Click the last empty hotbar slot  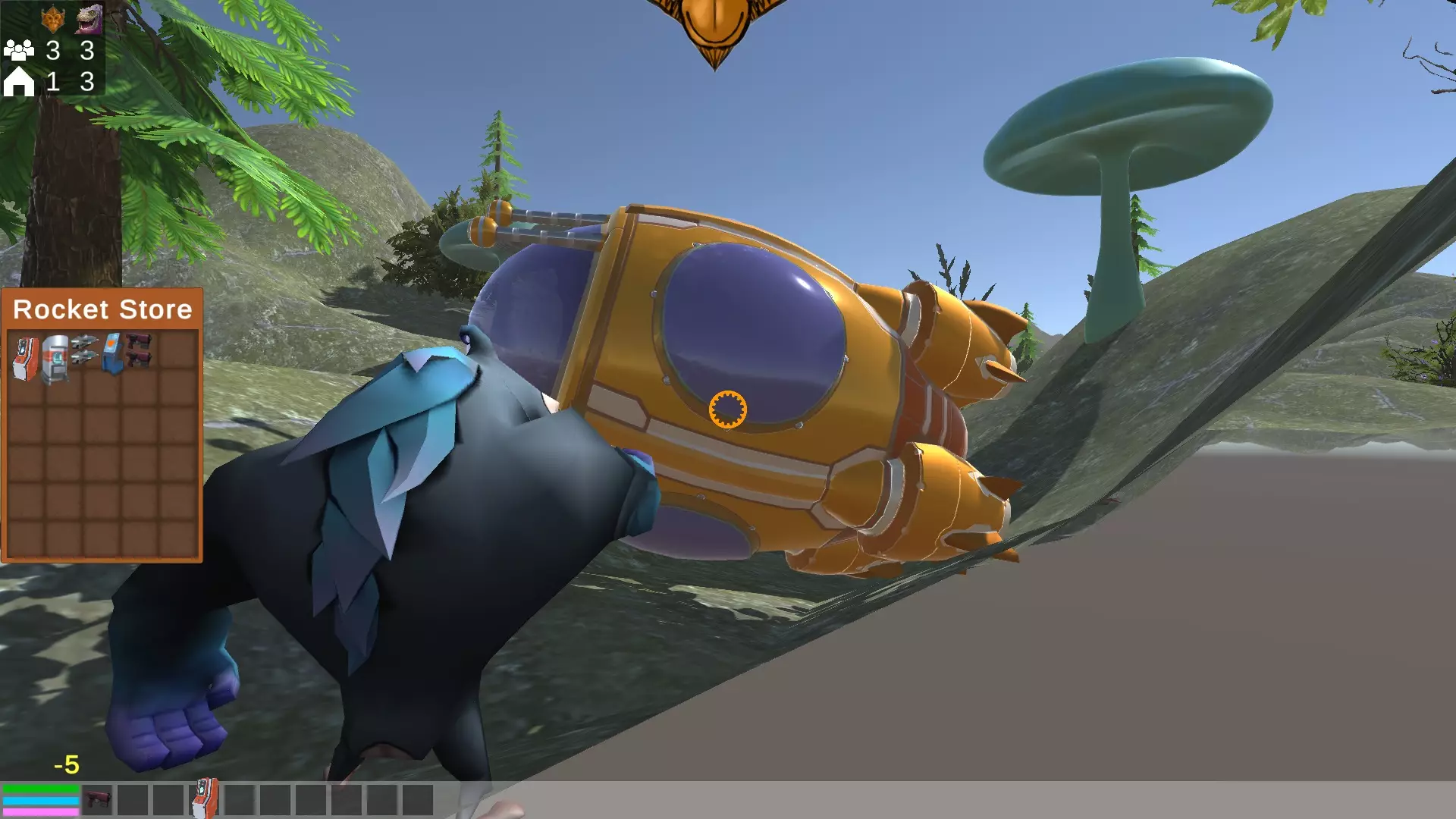pos(419,799)
